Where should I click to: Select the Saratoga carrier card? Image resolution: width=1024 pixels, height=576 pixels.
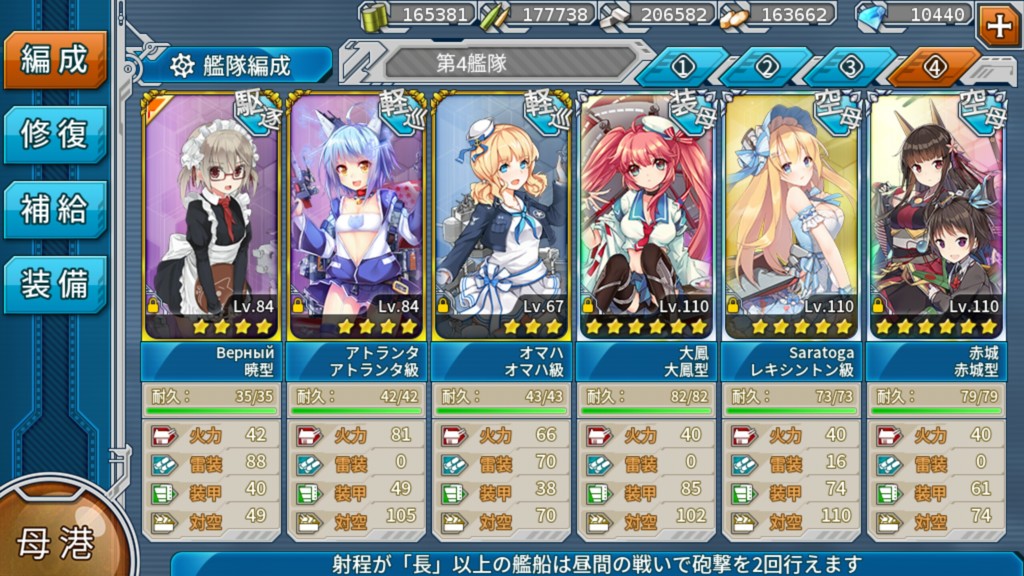(793, 216)
